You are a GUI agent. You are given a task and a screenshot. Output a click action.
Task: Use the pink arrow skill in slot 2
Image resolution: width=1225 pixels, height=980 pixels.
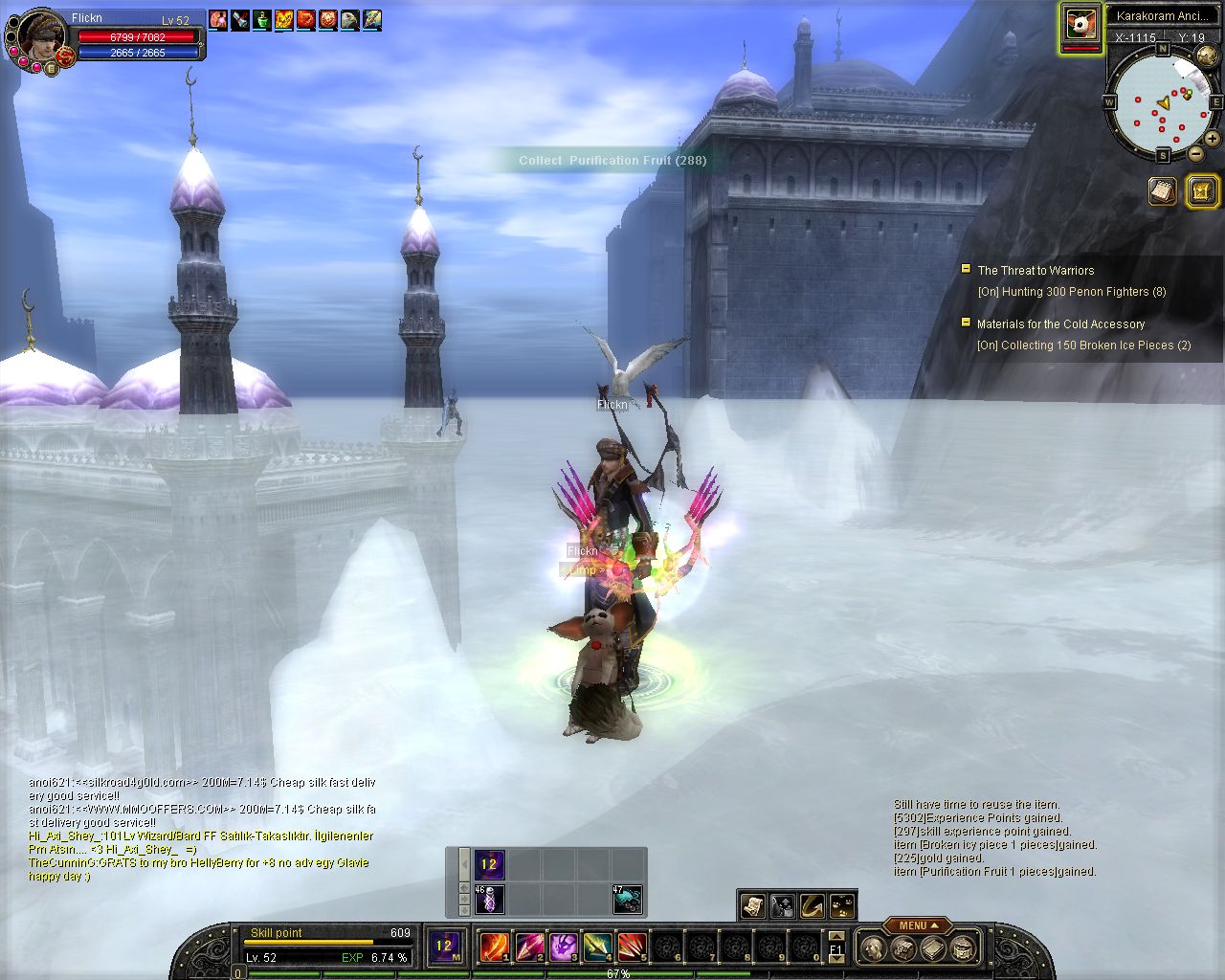[x=529, y=947]
